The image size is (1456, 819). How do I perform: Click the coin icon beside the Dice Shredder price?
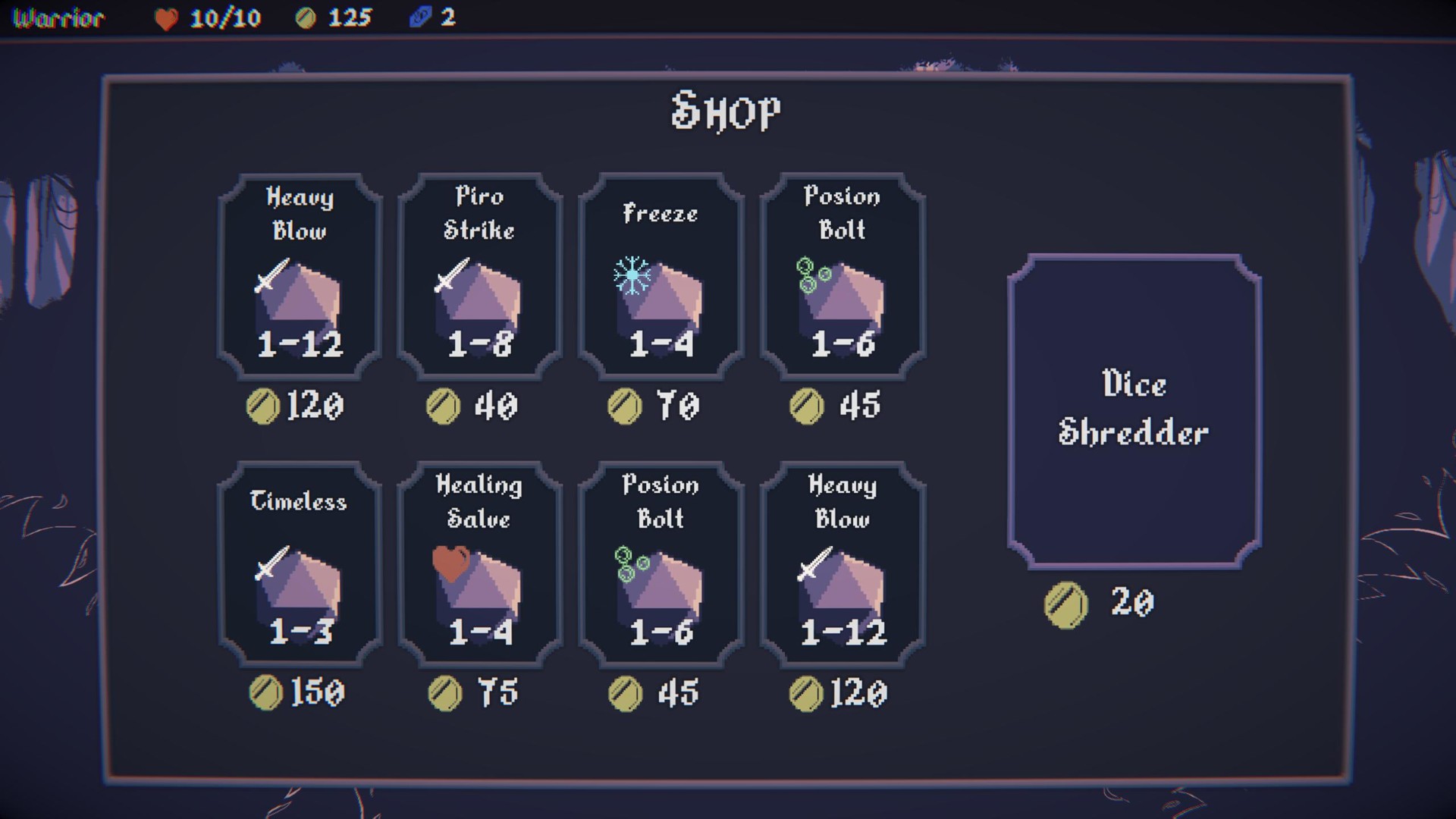[1065, 603]
